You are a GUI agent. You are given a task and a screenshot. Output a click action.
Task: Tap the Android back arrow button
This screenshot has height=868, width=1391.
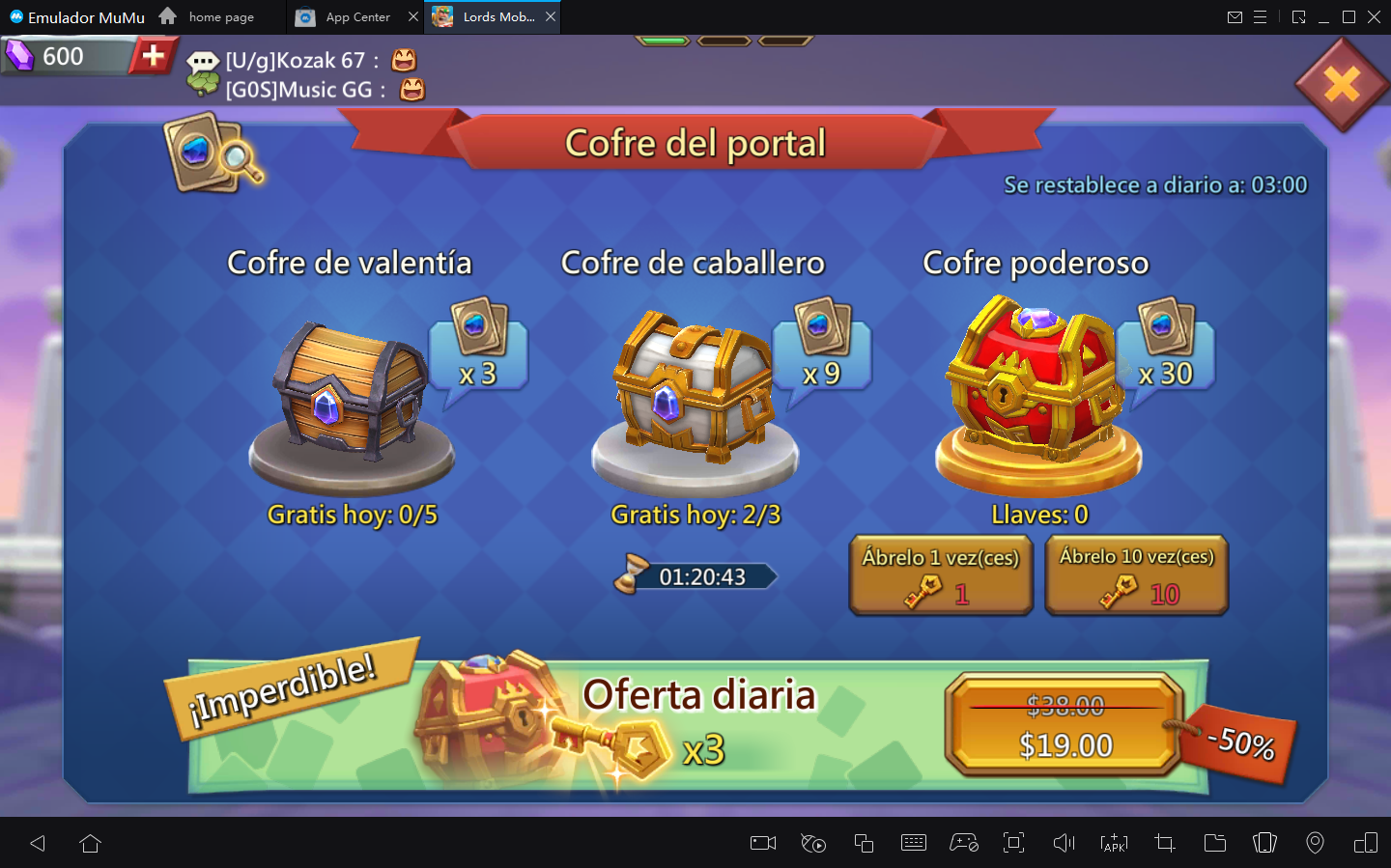coord(38,844)
